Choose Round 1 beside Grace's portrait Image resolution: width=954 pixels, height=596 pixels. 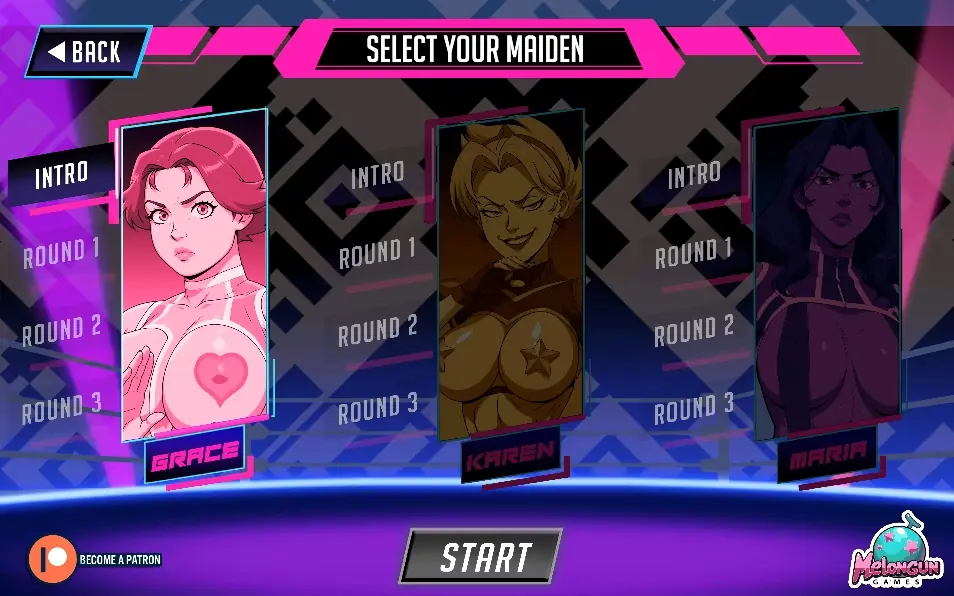[61, 252]
